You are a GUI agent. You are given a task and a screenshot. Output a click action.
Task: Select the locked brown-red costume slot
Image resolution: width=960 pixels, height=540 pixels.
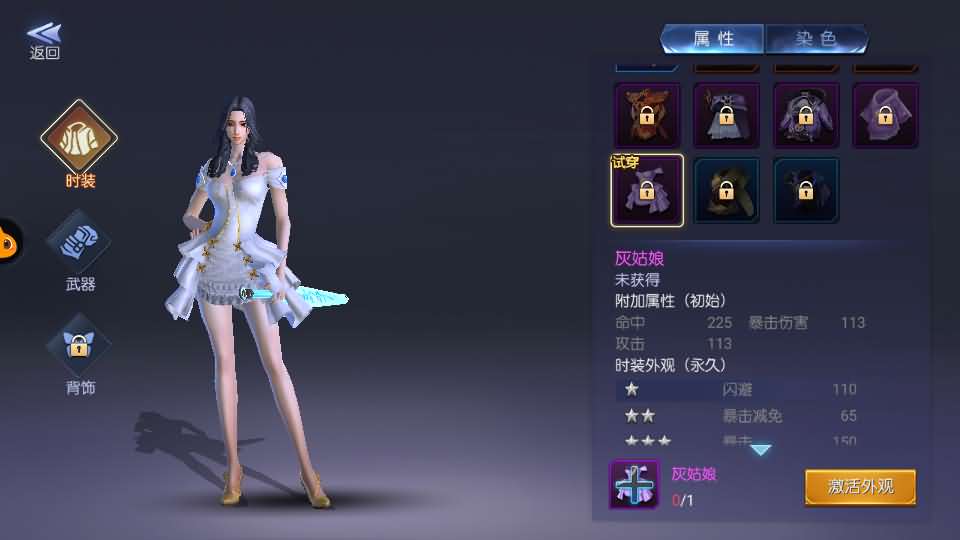[647, 115]
